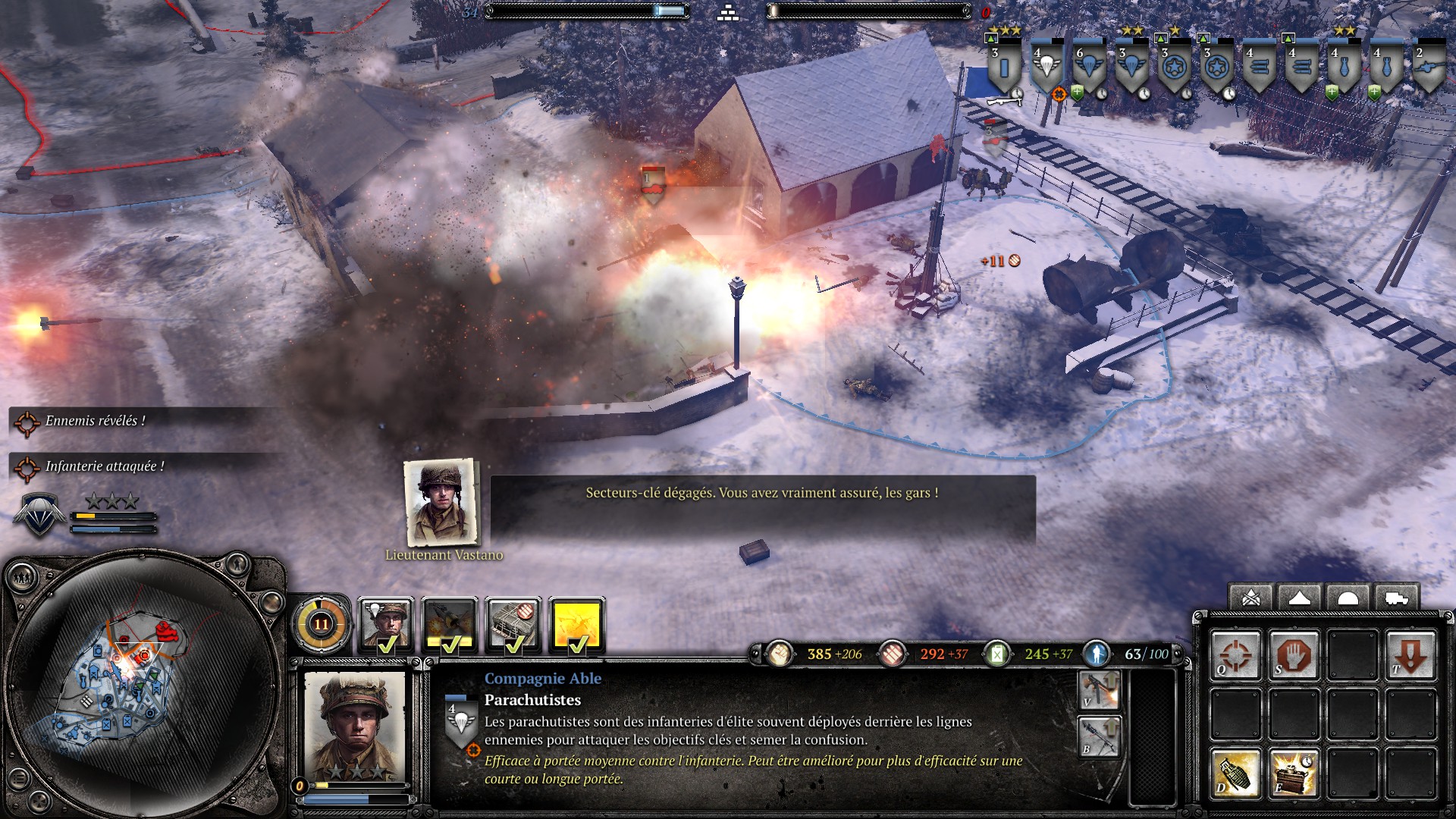Click the infantry squads button on the minimap frame
1456x819 pixels.
(x=21, y=579)
